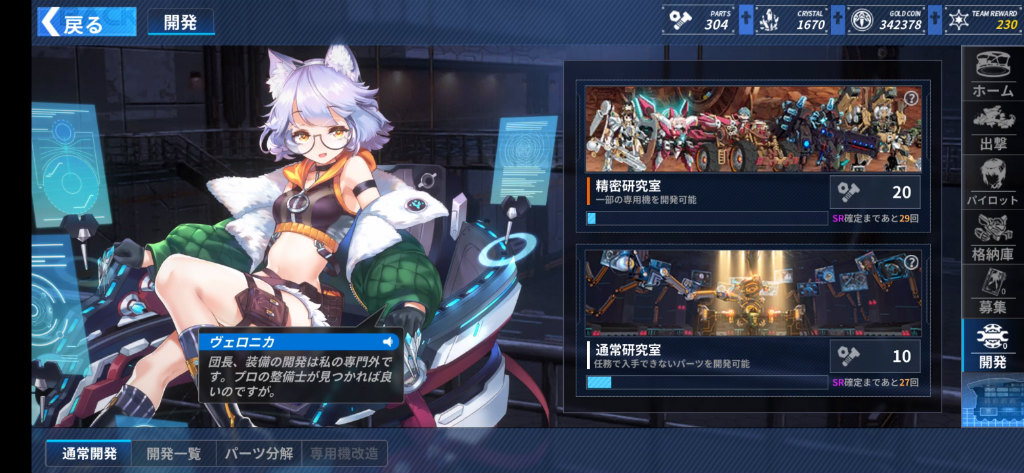This screenshot has height=473, width=1024.
Task: Select the 専用機改造 tab
Action: pyautogui.click(x=344, y=454)
